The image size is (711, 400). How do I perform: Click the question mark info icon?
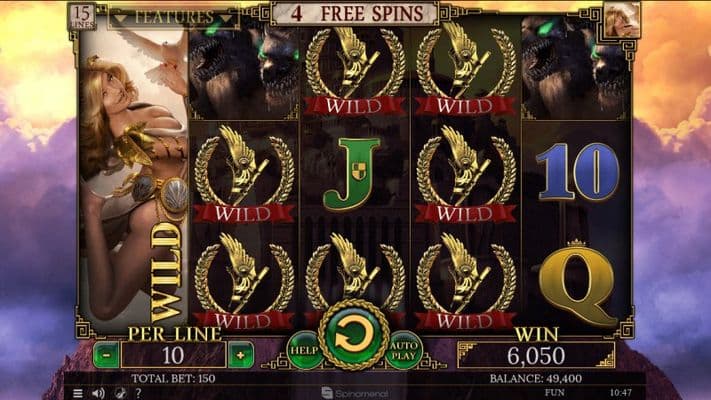click(137, 393)
